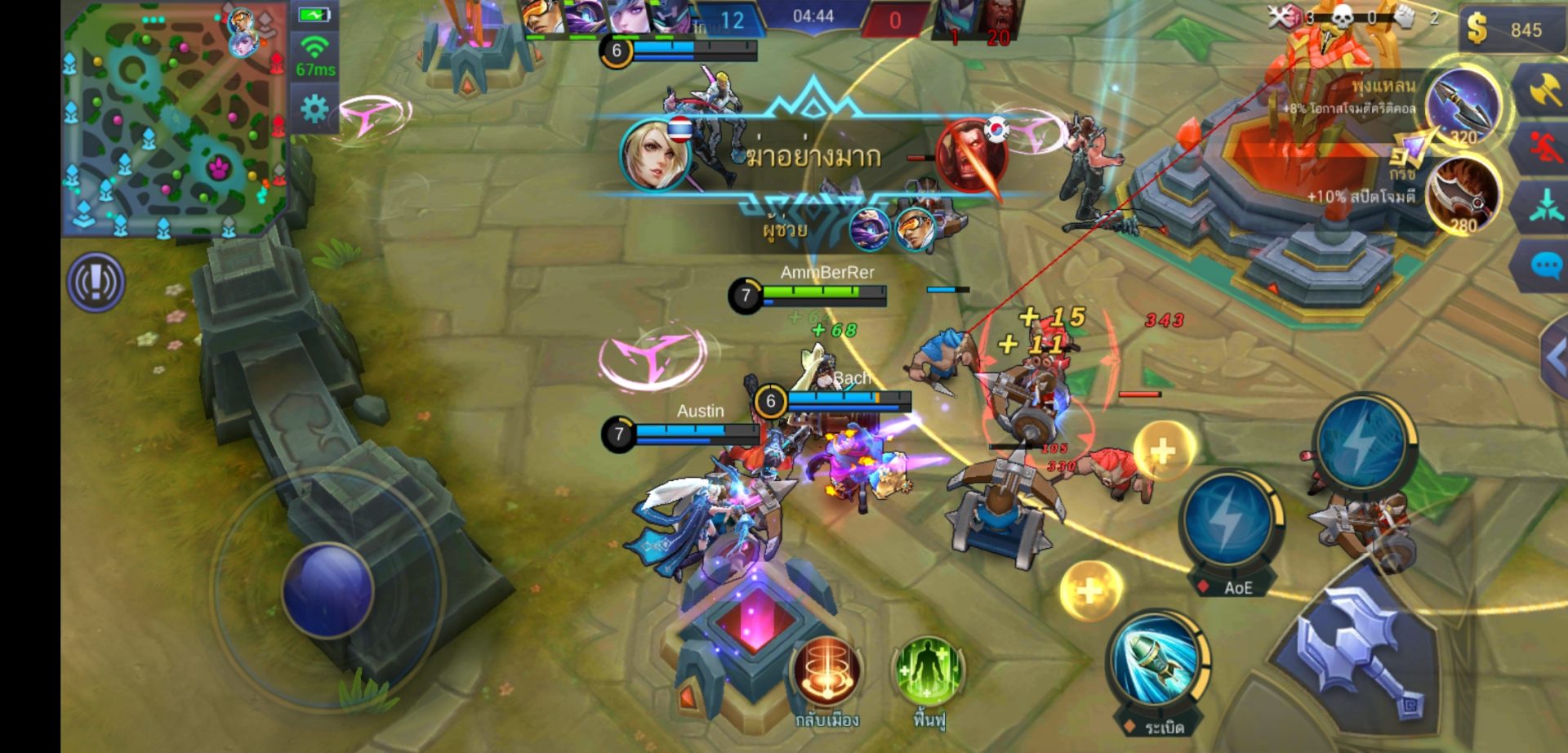Buy the recommended 320 gold spear item

coord(1466,106)
